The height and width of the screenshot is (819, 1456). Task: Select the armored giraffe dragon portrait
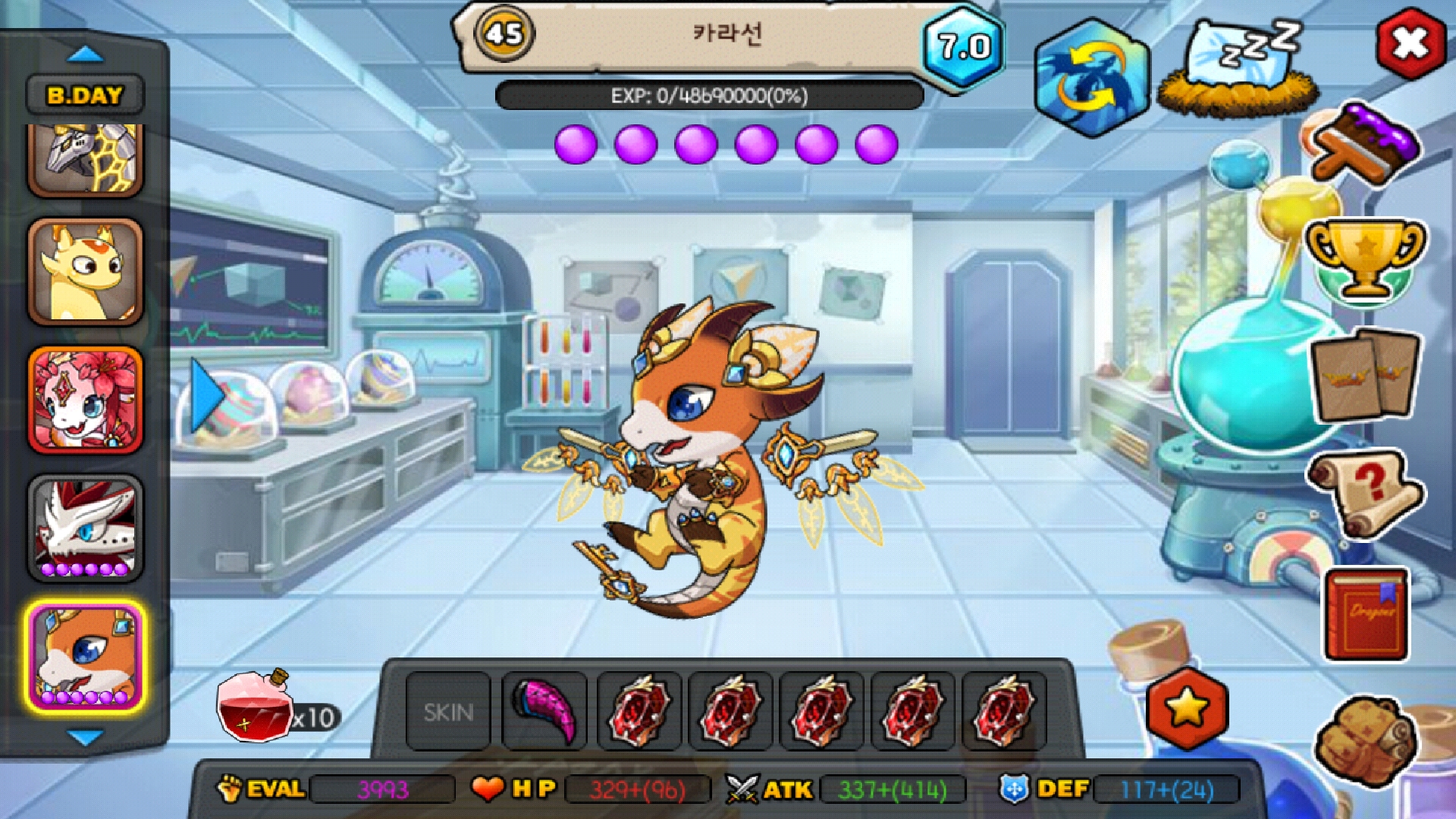point(85,159)
